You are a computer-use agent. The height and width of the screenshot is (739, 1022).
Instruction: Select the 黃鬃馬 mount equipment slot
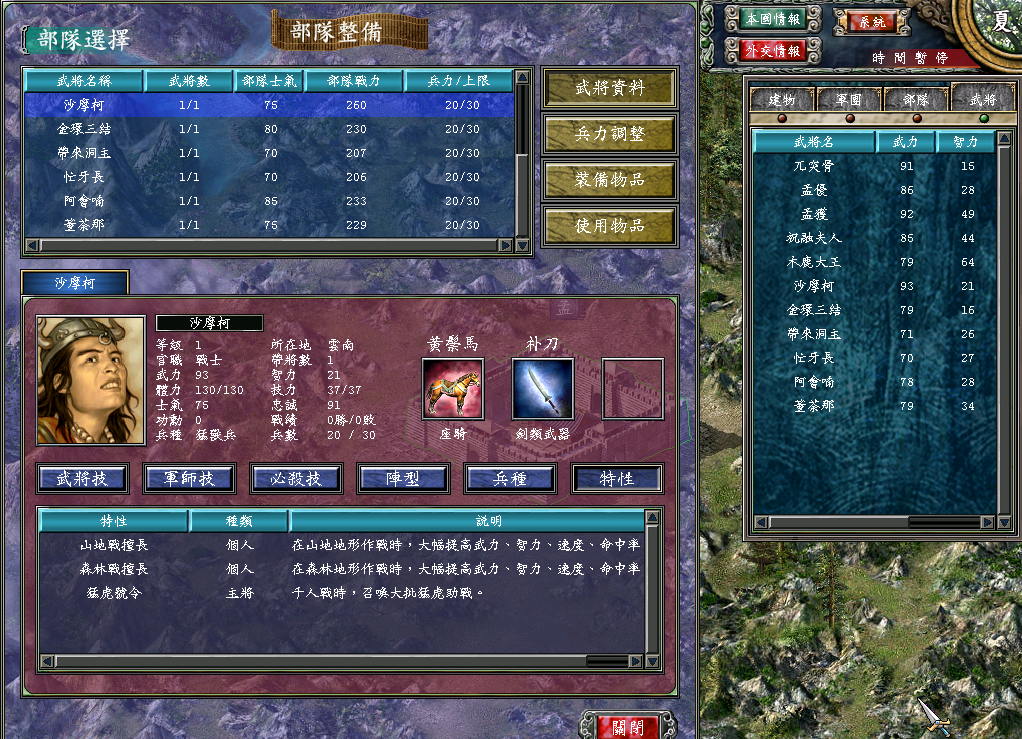click(452, 389)
